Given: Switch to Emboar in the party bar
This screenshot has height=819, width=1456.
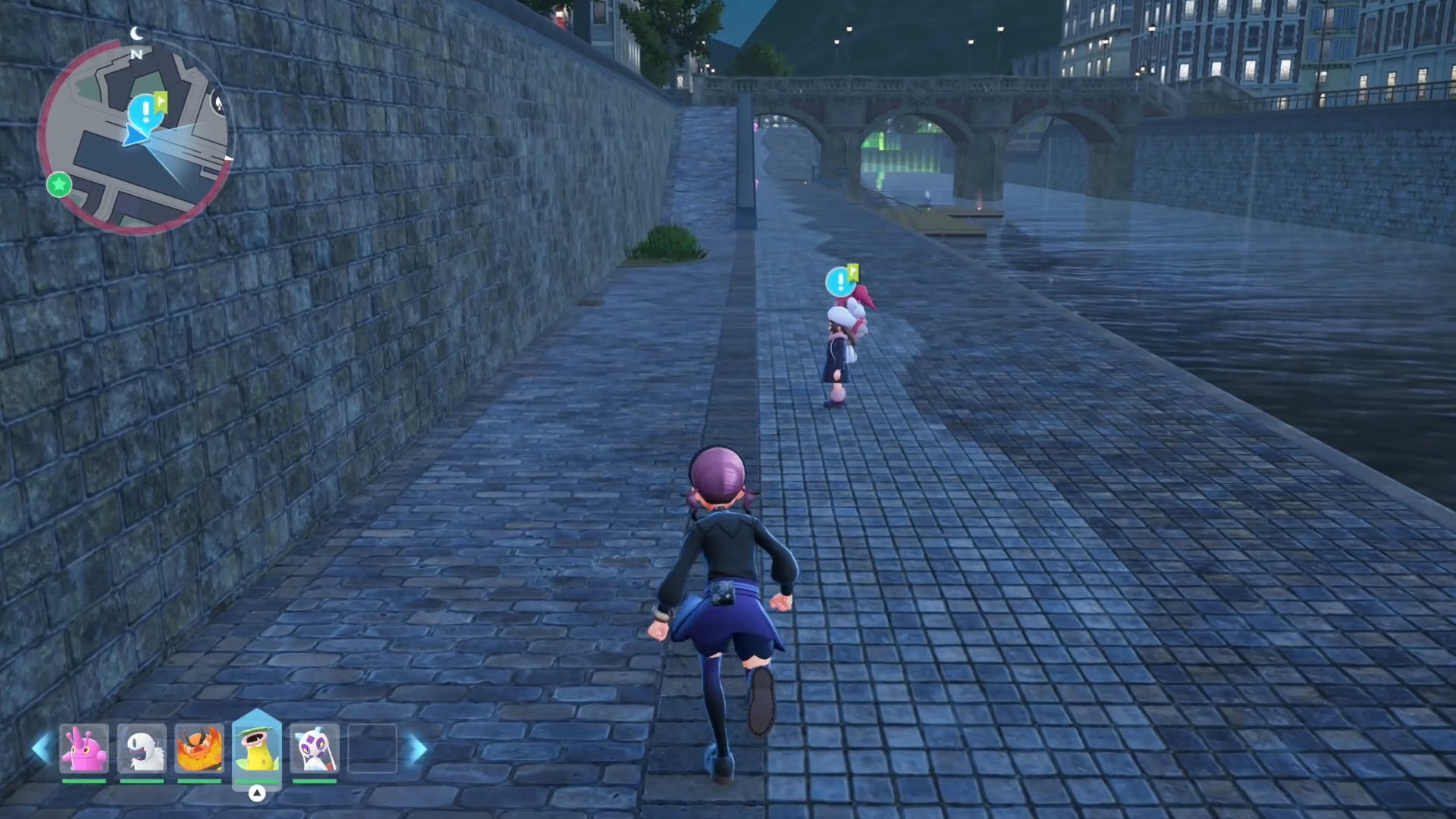Looking at the screenshot, I should tap(199, 748).
